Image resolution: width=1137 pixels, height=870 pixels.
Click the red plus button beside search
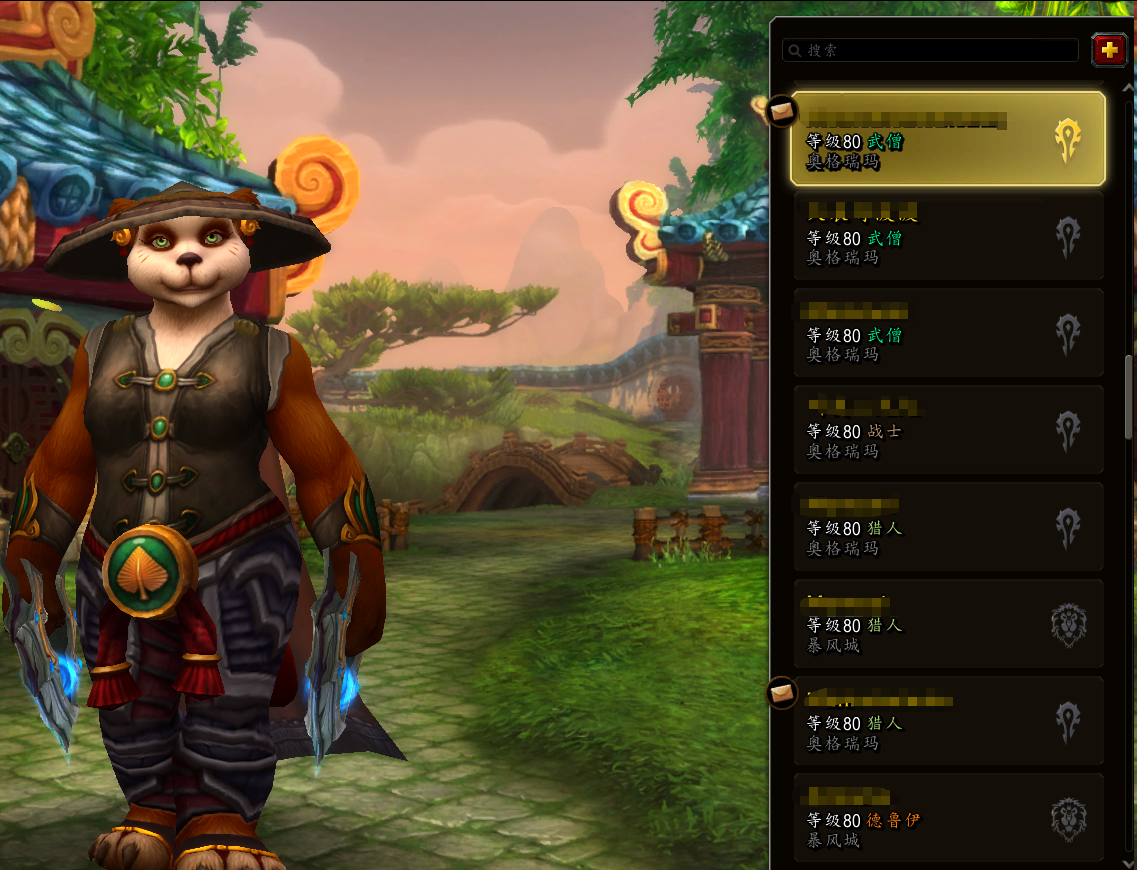pyautogui.click(x=1108, y=50)
